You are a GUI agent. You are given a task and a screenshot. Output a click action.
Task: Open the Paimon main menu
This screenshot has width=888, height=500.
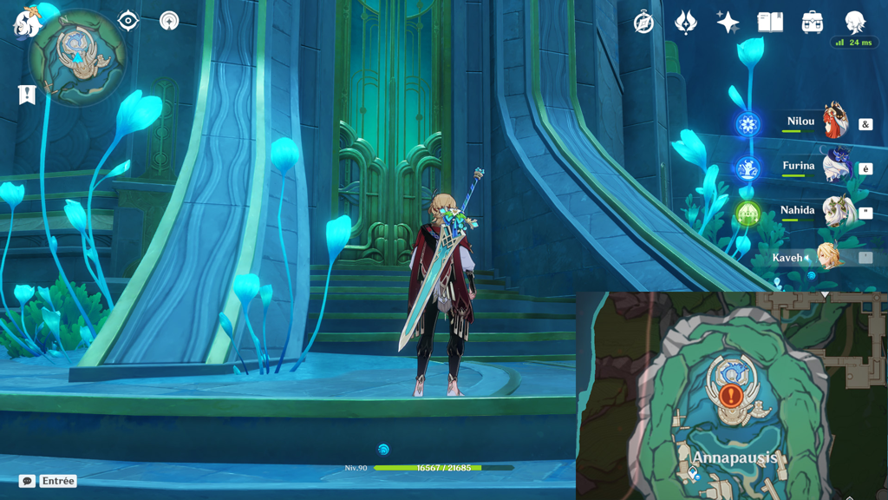point(26,20)
